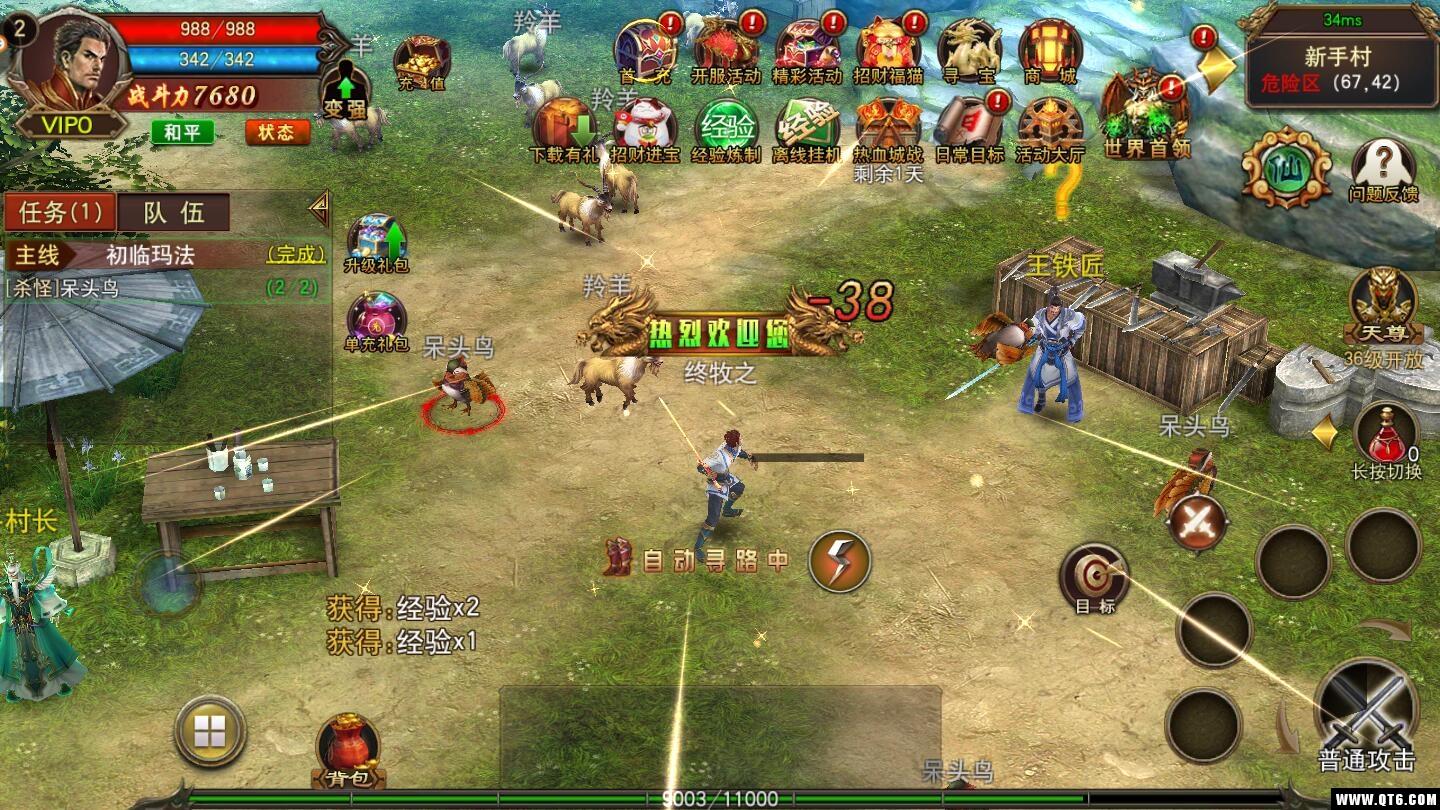Toggle the 和平 peace mode button
1440x810 pixels.
(x=182, y=132)
